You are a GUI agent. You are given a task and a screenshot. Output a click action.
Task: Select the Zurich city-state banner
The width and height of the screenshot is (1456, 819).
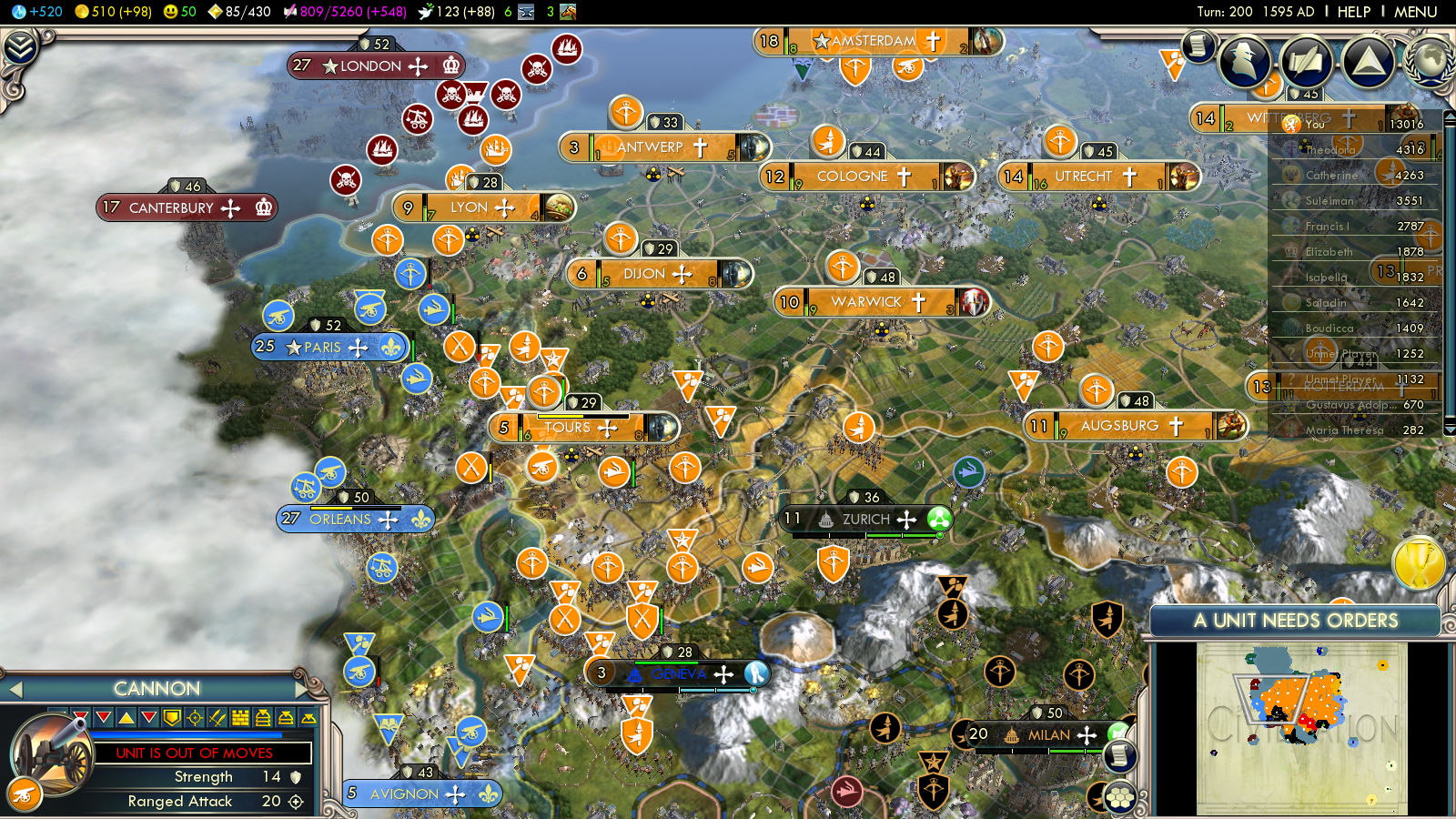(864, 520)
